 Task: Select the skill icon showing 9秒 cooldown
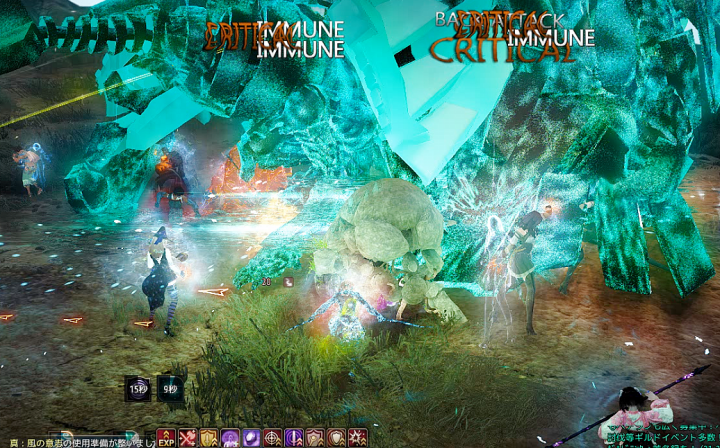(x=170, y=388)
